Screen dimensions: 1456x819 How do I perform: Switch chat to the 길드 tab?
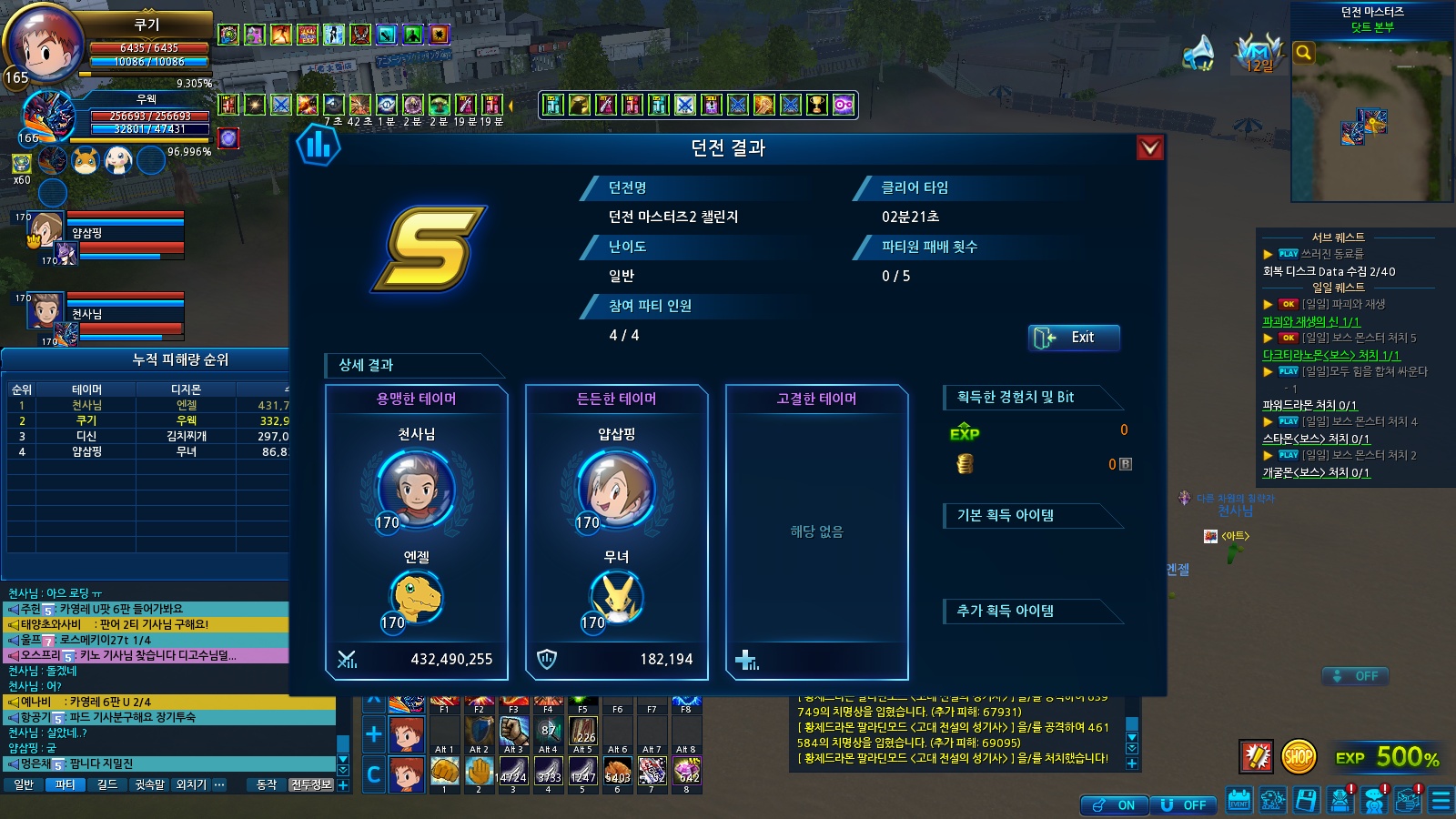click(107, 784)
